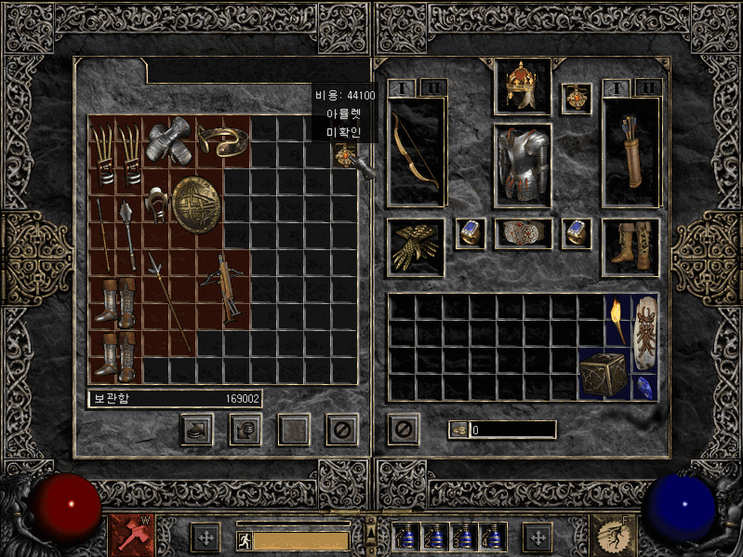Pick the golden circlet in the shop
The image size is (743, 557).
coord(221,140)
